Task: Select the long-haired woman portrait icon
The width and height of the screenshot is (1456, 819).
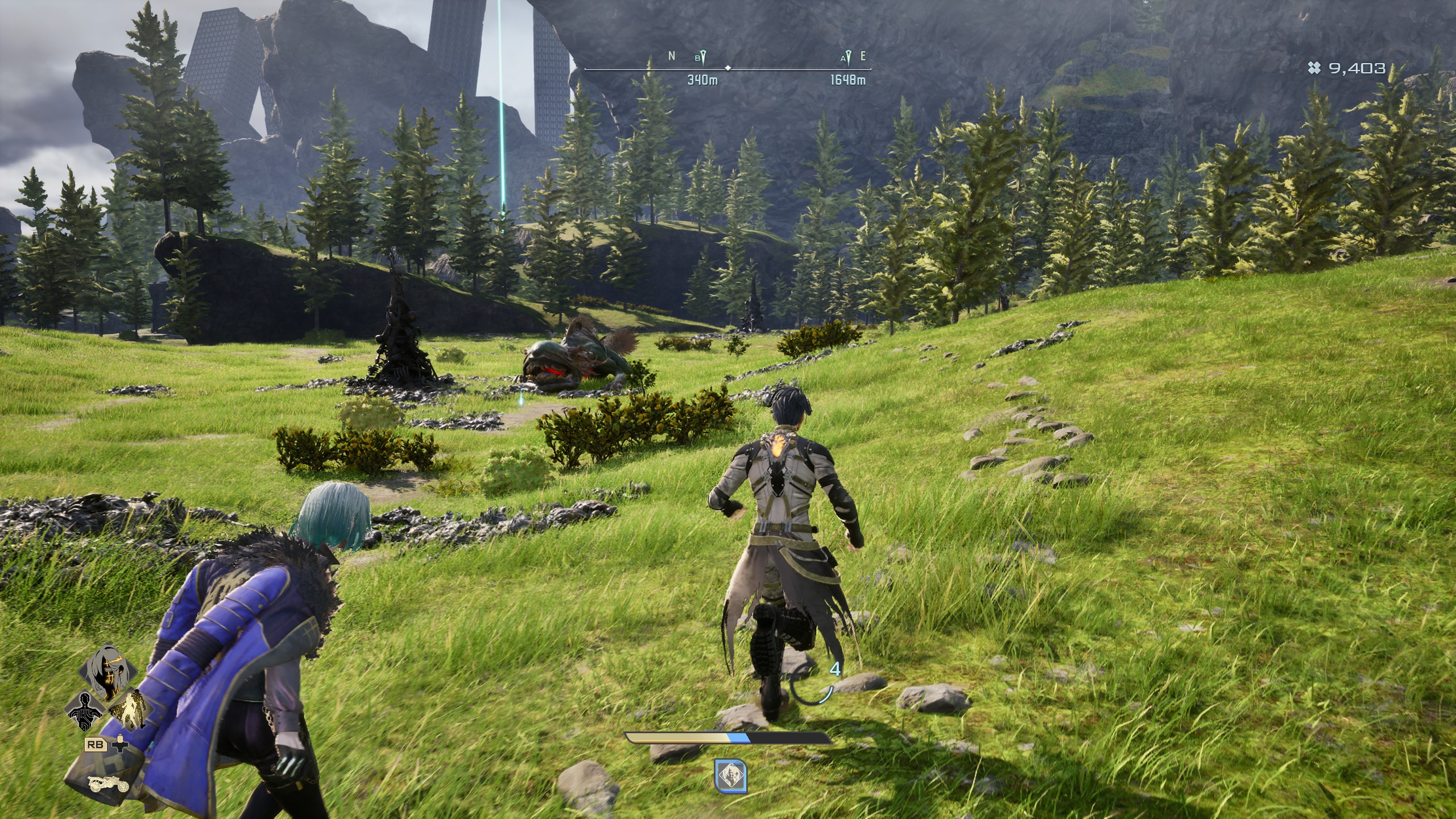Action: pyautogui.click(x=108, y=672)
